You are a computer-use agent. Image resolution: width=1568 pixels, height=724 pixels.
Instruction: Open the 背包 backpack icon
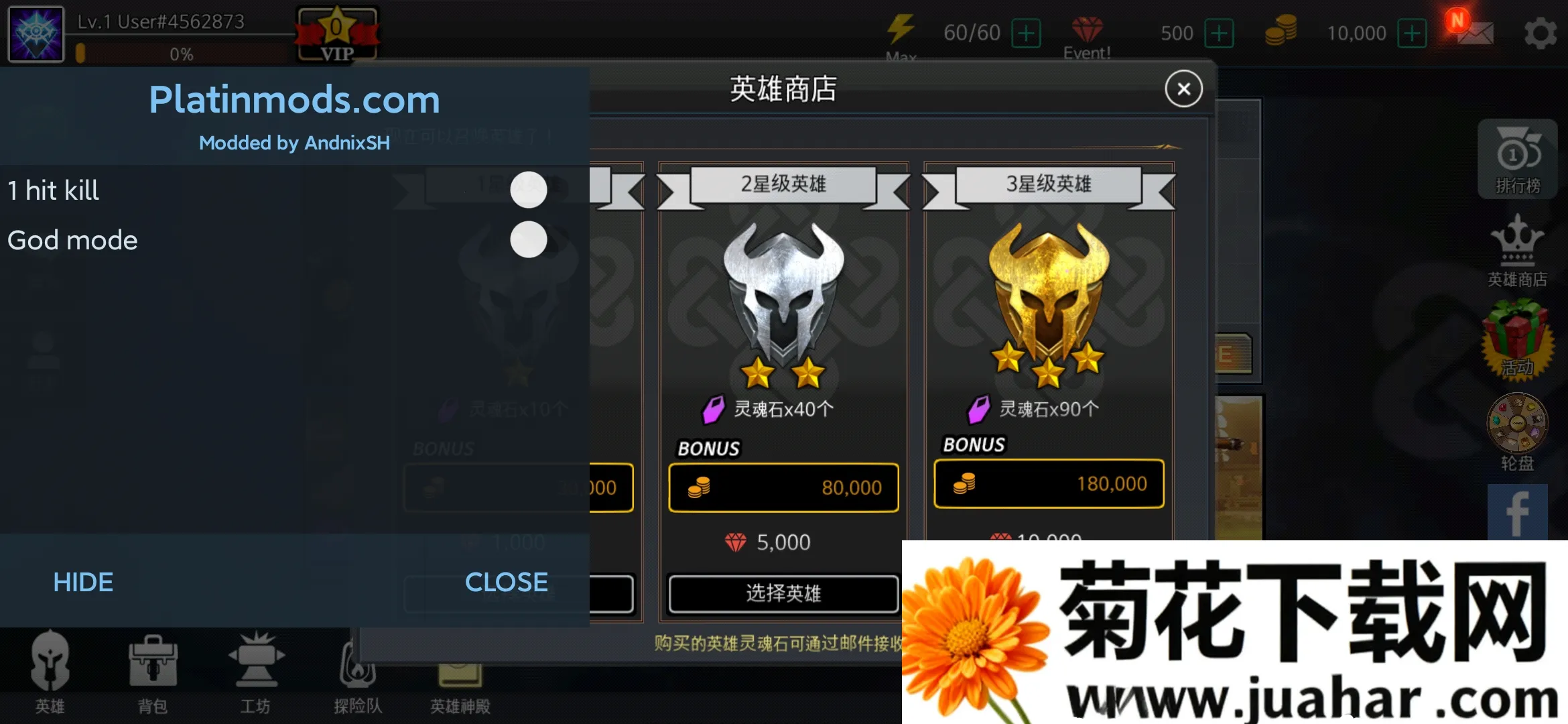[x=153, y=670]
